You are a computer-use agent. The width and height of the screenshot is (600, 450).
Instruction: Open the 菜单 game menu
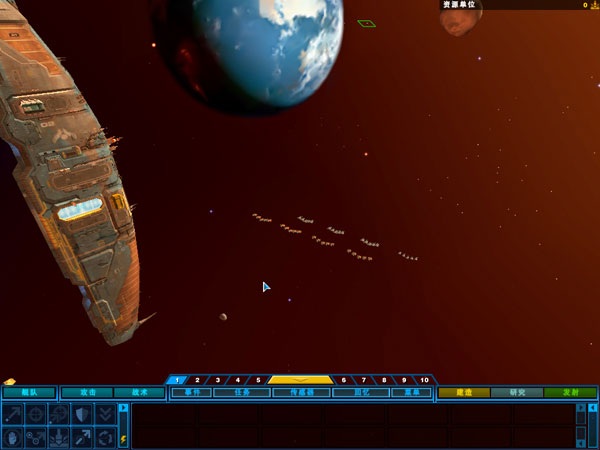click(412, 393)
